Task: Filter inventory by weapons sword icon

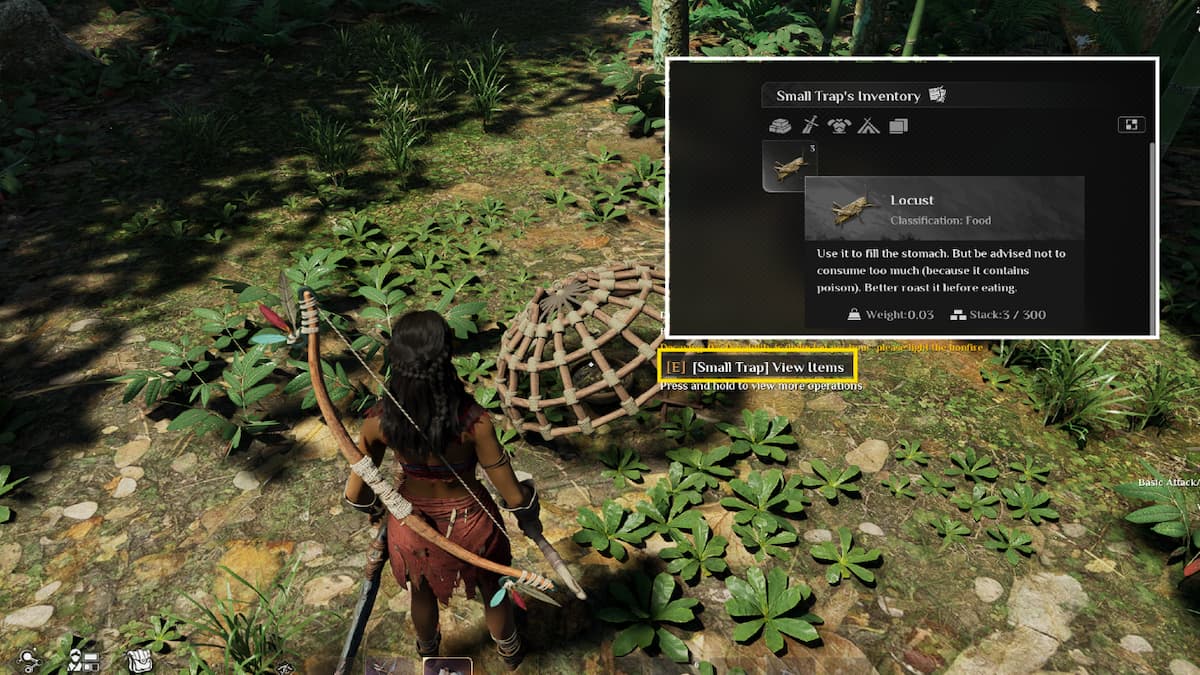Action: click(x=810, y=126)
